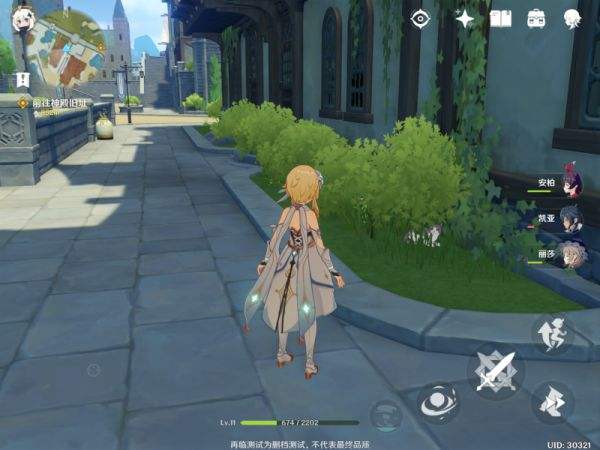Select the 前往神殿旧址 quest tracker
The height and width of the screenshot is (450, 600).
point(58,102)
